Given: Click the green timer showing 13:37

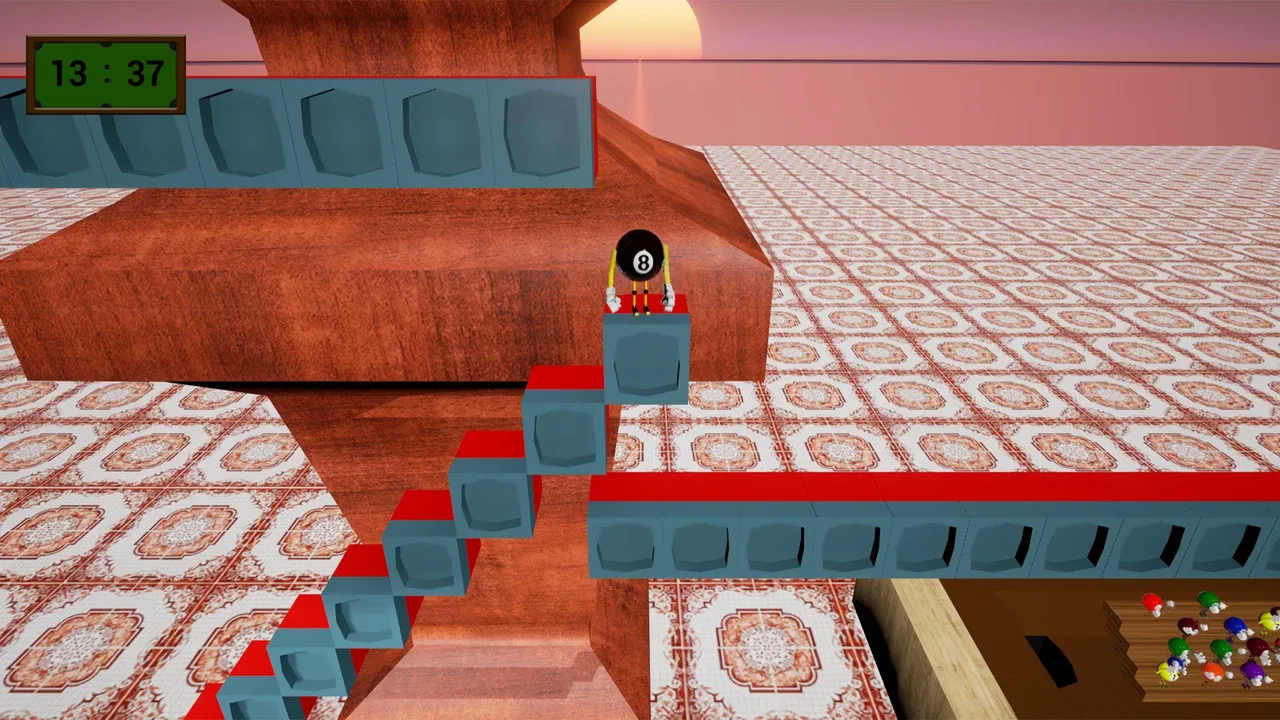Looking at the screenshot, I should coord(106,73).
